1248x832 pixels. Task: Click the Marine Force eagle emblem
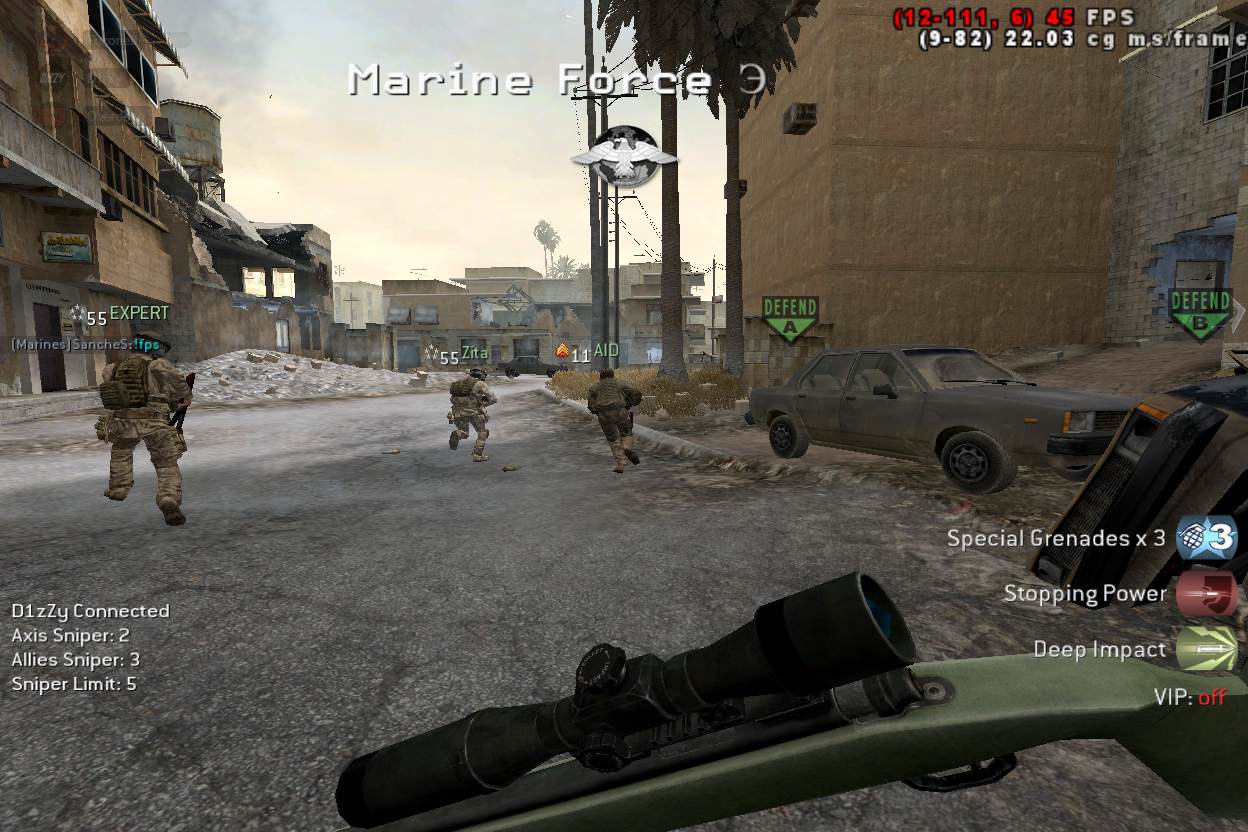(x=625, y=156)
